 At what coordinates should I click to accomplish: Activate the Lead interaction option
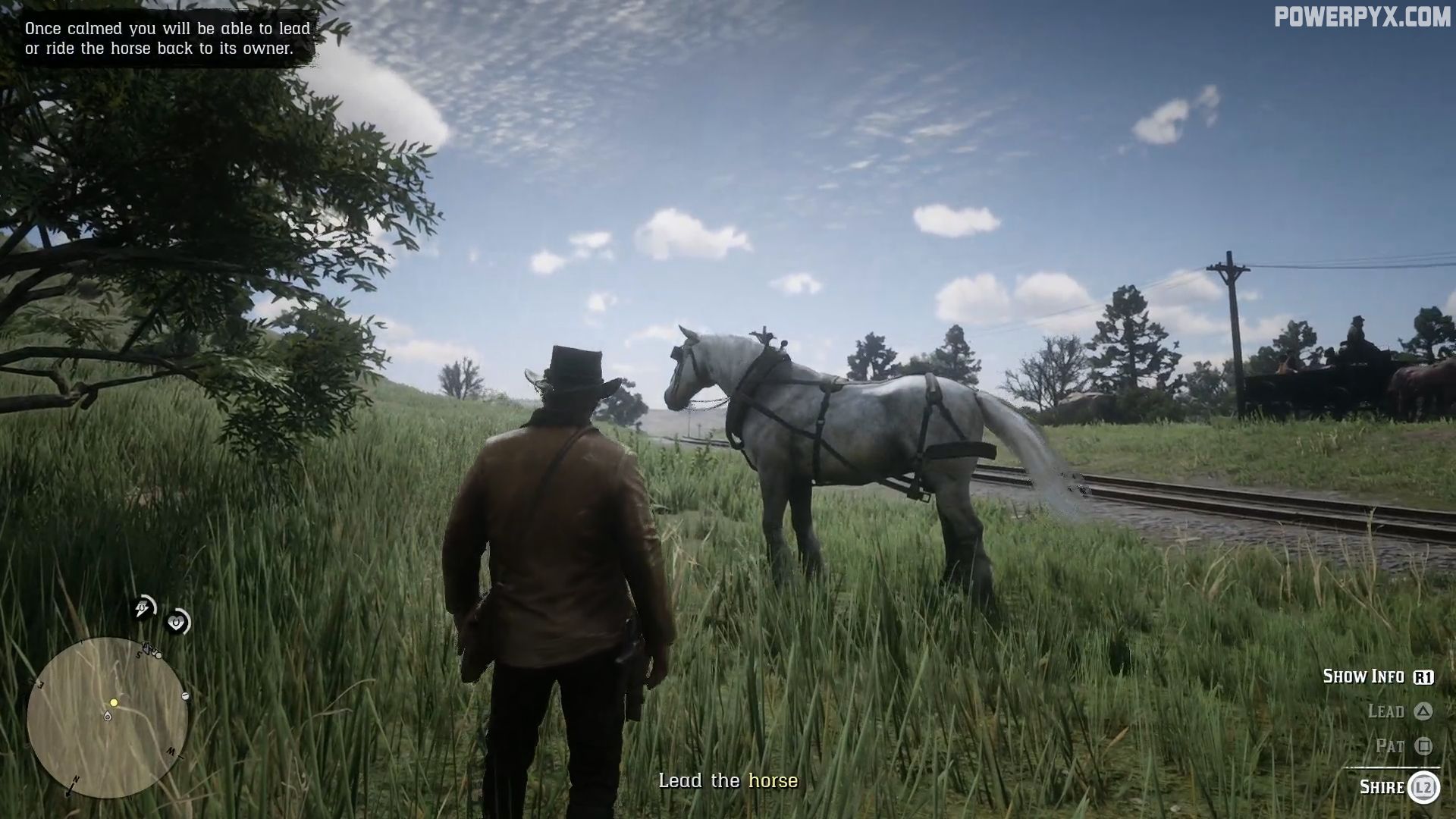[1388, 711]
